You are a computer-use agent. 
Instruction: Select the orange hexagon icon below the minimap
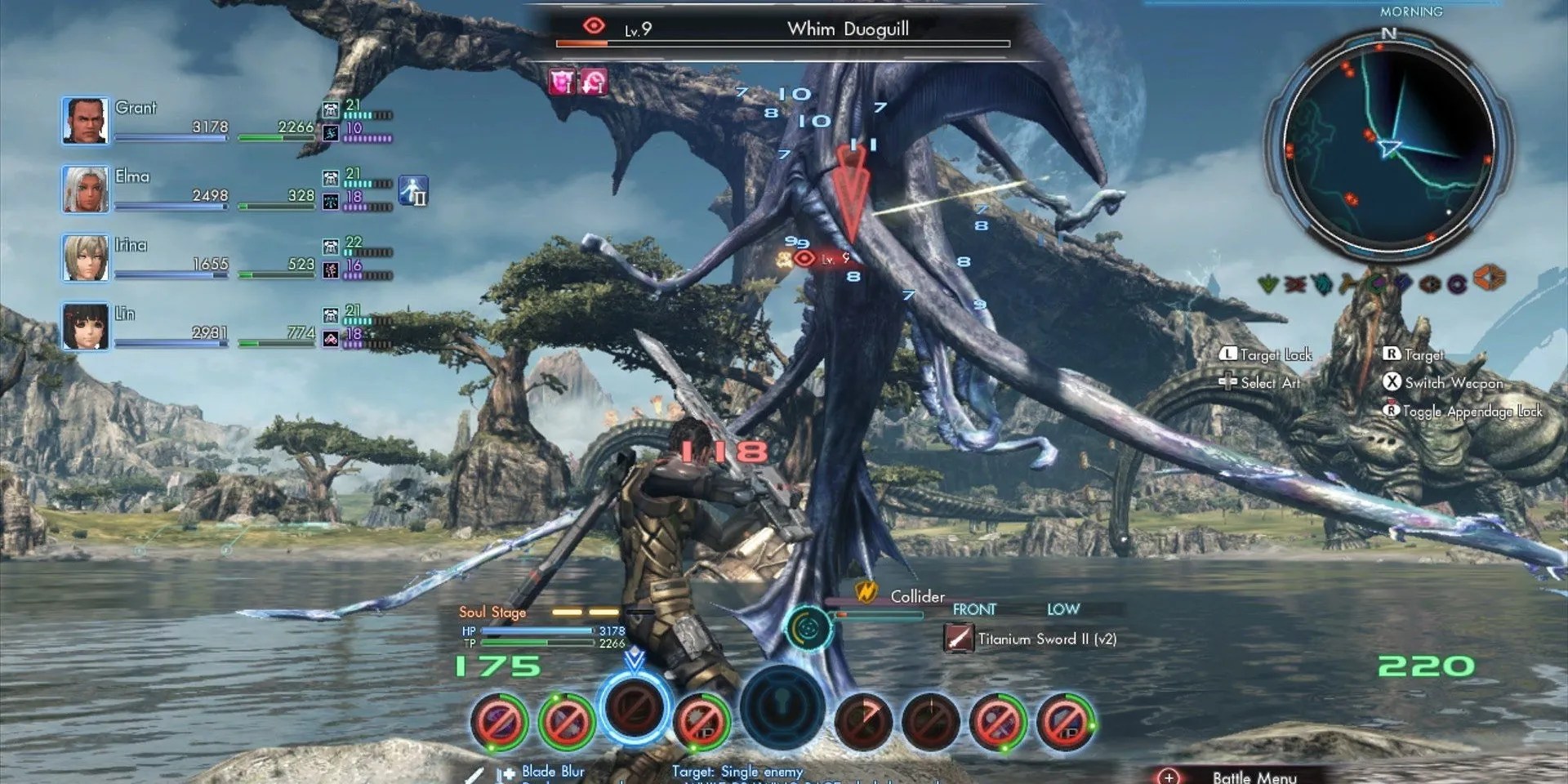click(1490, 278)
